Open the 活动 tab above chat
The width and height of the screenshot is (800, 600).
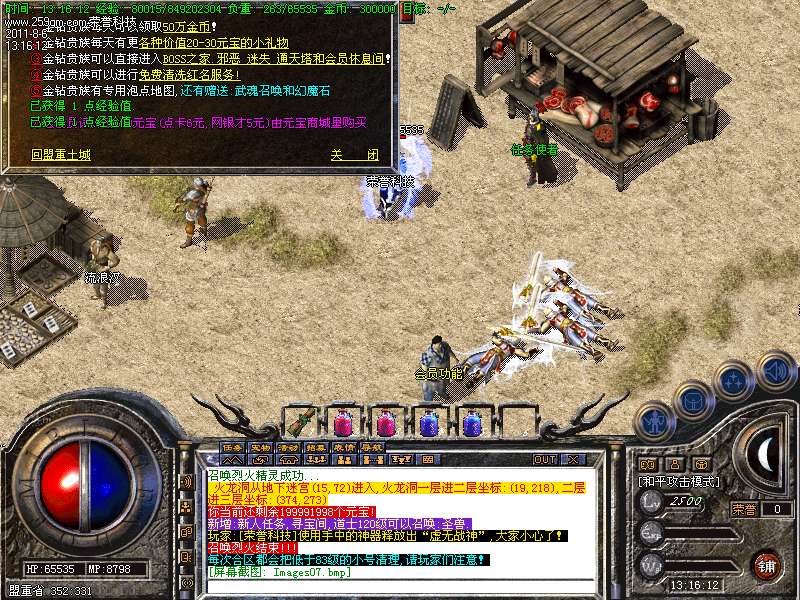288,447
